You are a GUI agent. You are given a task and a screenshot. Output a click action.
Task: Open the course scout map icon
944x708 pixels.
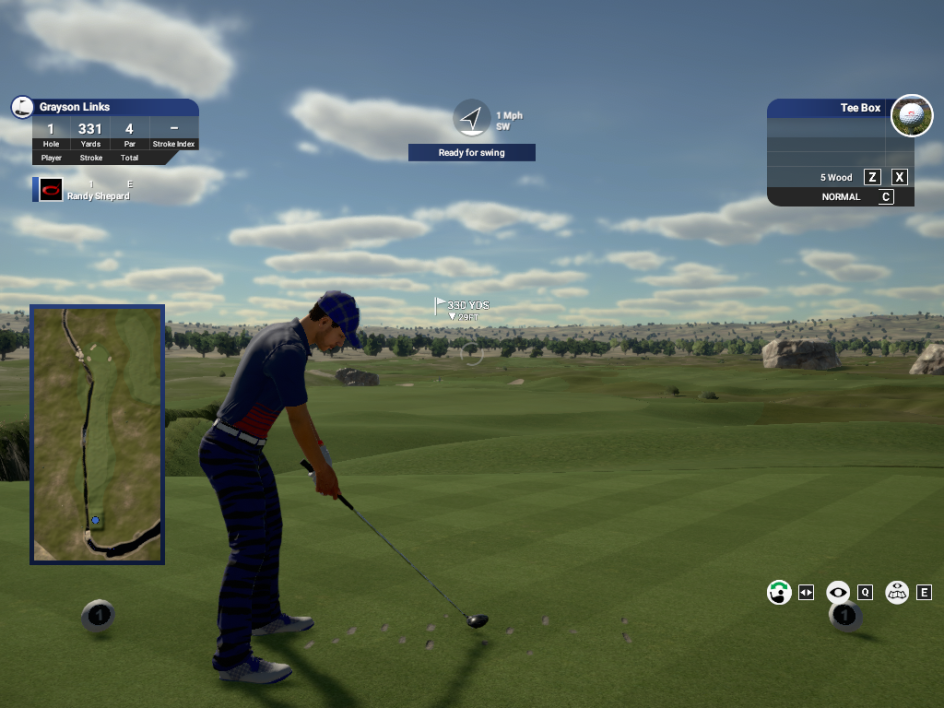897,592
